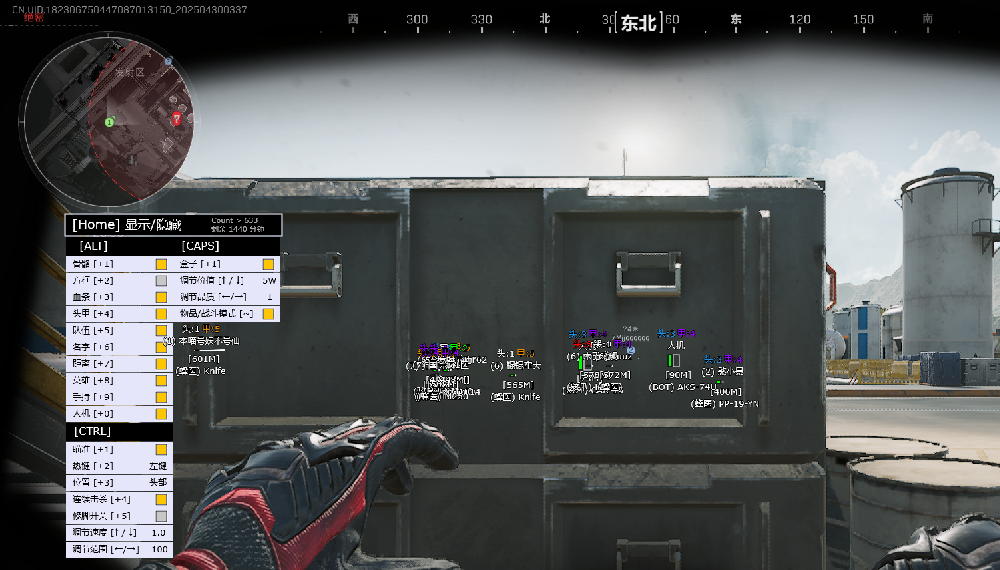Change the 位置 setting showing 头部
Screen dimensions: 1000x570
pyautogui.click(x=158, y=482)
